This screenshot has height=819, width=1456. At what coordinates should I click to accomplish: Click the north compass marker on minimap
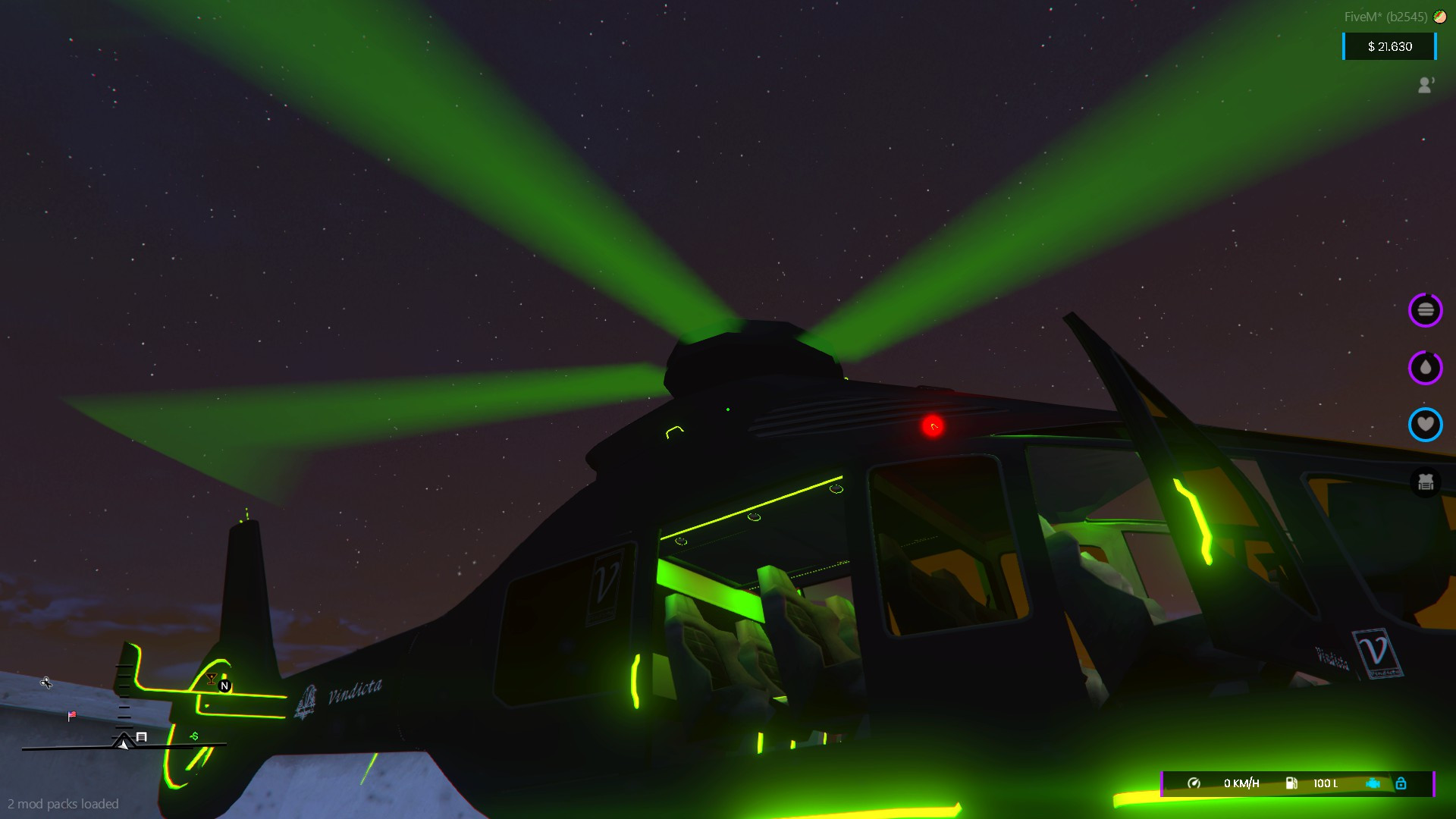pyautogui.click(x=224, y=685)
